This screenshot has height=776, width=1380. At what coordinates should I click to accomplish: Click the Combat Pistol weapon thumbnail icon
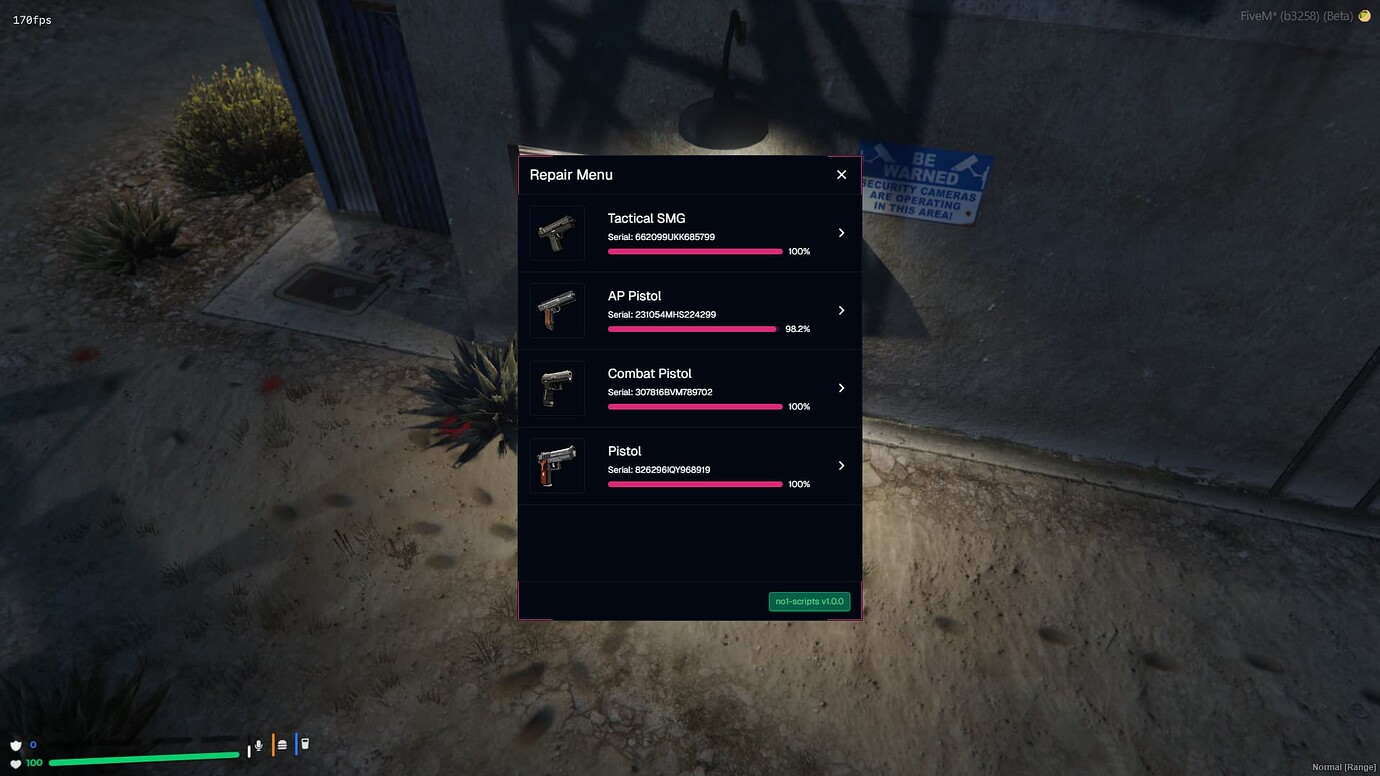[x=557, y=387]
